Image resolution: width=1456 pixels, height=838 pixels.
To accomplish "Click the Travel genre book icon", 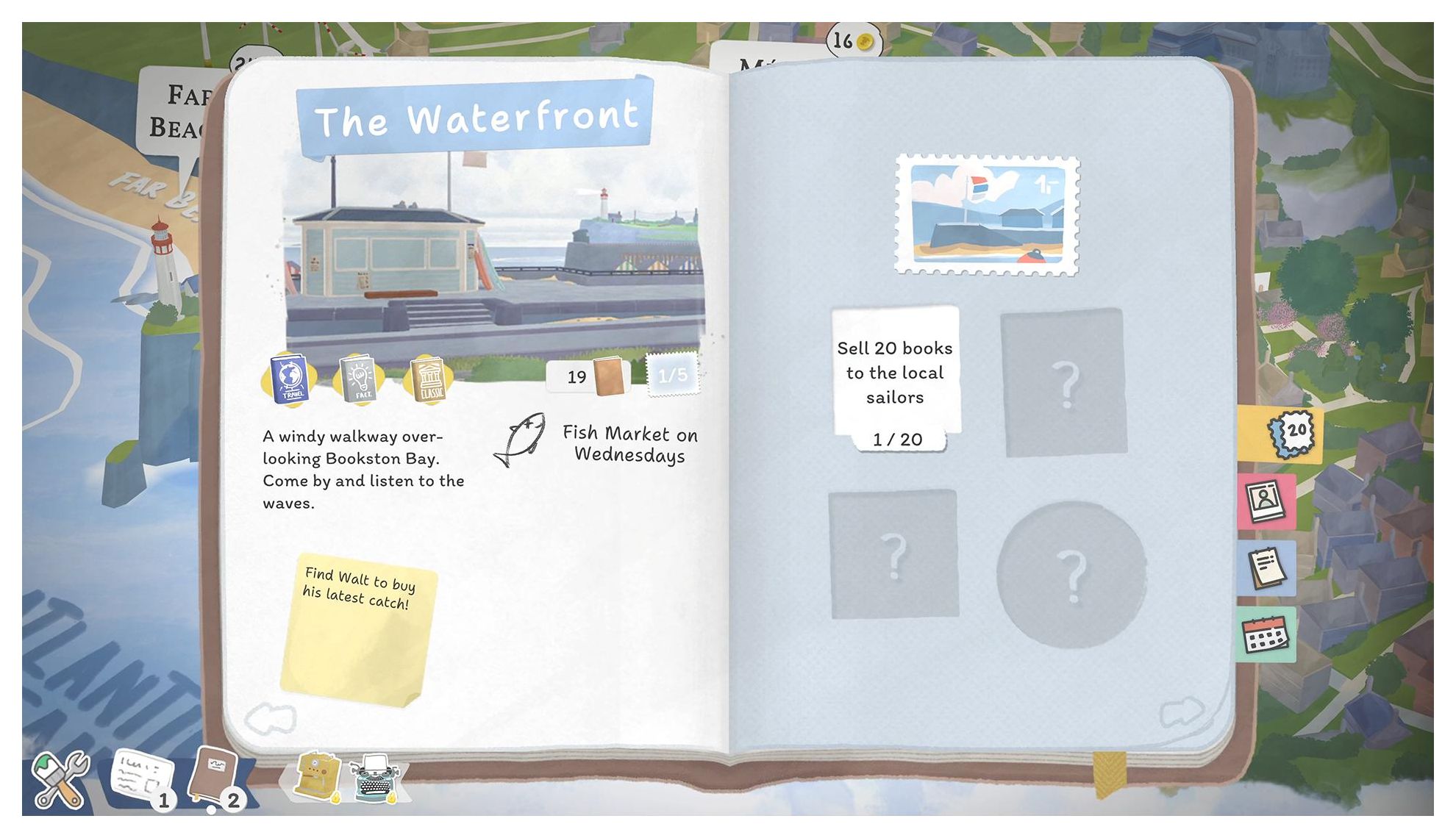I will [x=290, y=379].
